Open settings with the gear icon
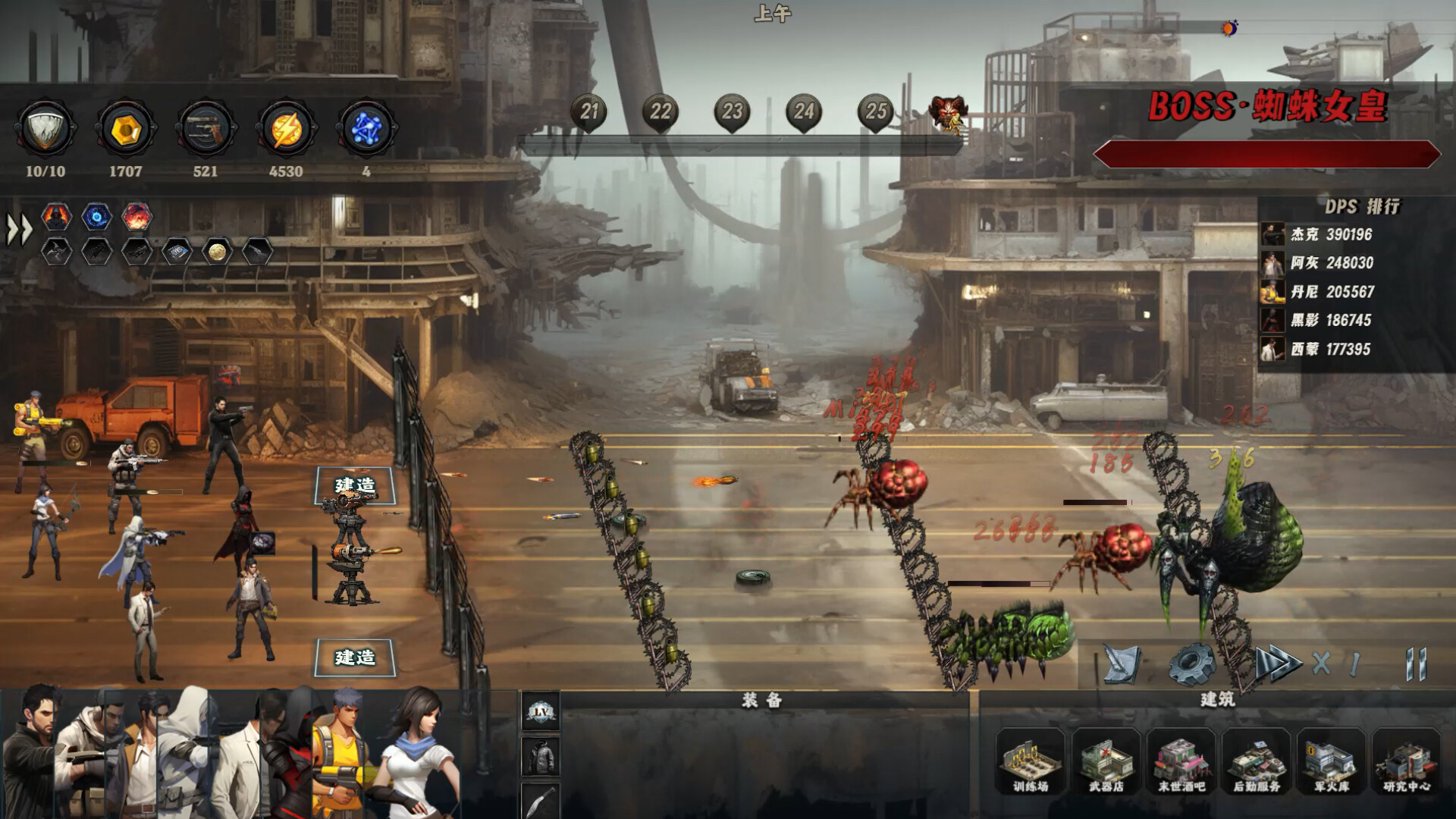The width and height of the screenshot is (1456, 819). (x=1193, y=664)
